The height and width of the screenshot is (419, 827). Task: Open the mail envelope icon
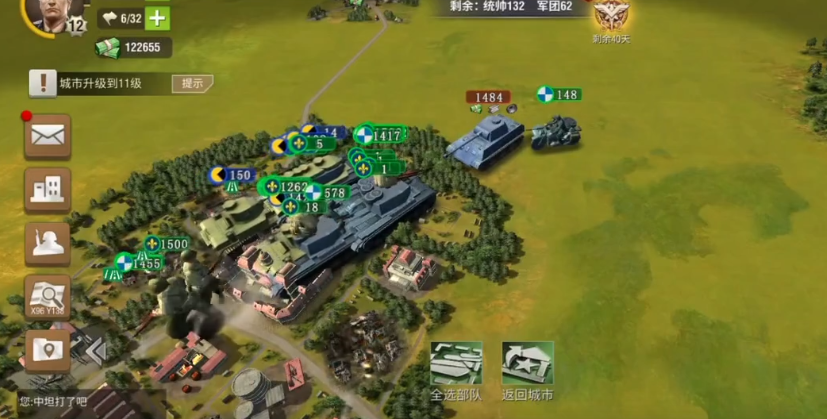pyautogui.click(x=47, y=135)
